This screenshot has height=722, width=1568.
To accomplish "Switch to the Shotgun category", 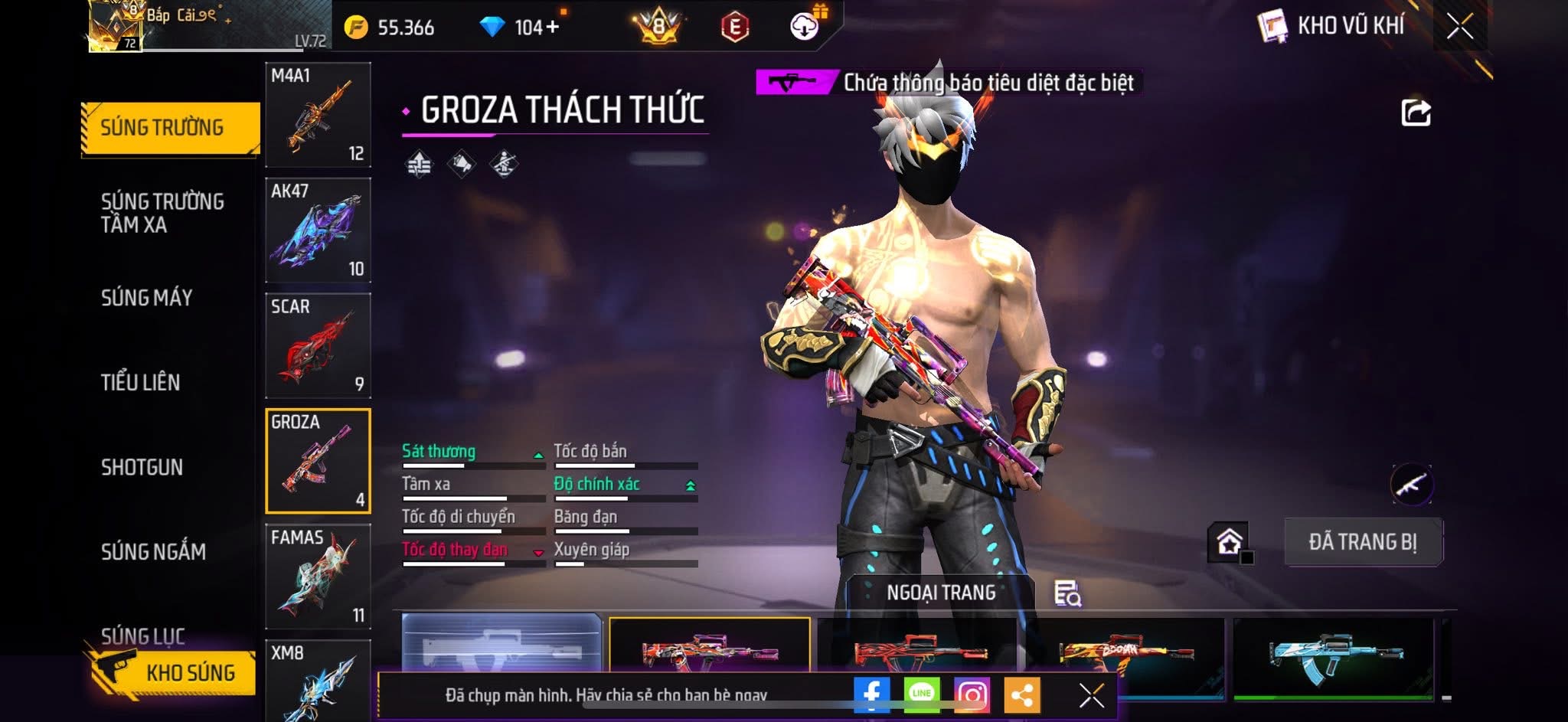I will click(142, 467).
